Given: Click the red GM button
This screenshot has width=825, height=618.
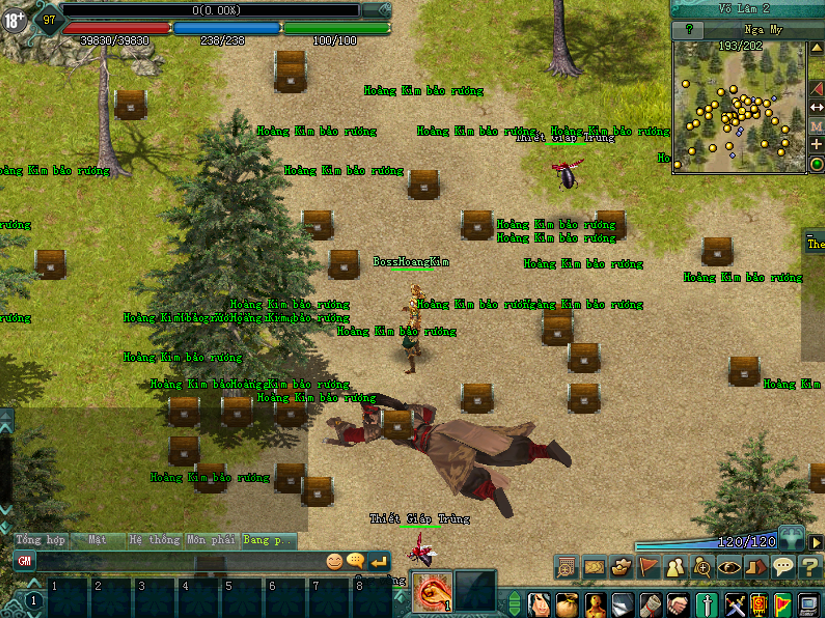Looking at the screenshot, I should [x=25, y=562].
